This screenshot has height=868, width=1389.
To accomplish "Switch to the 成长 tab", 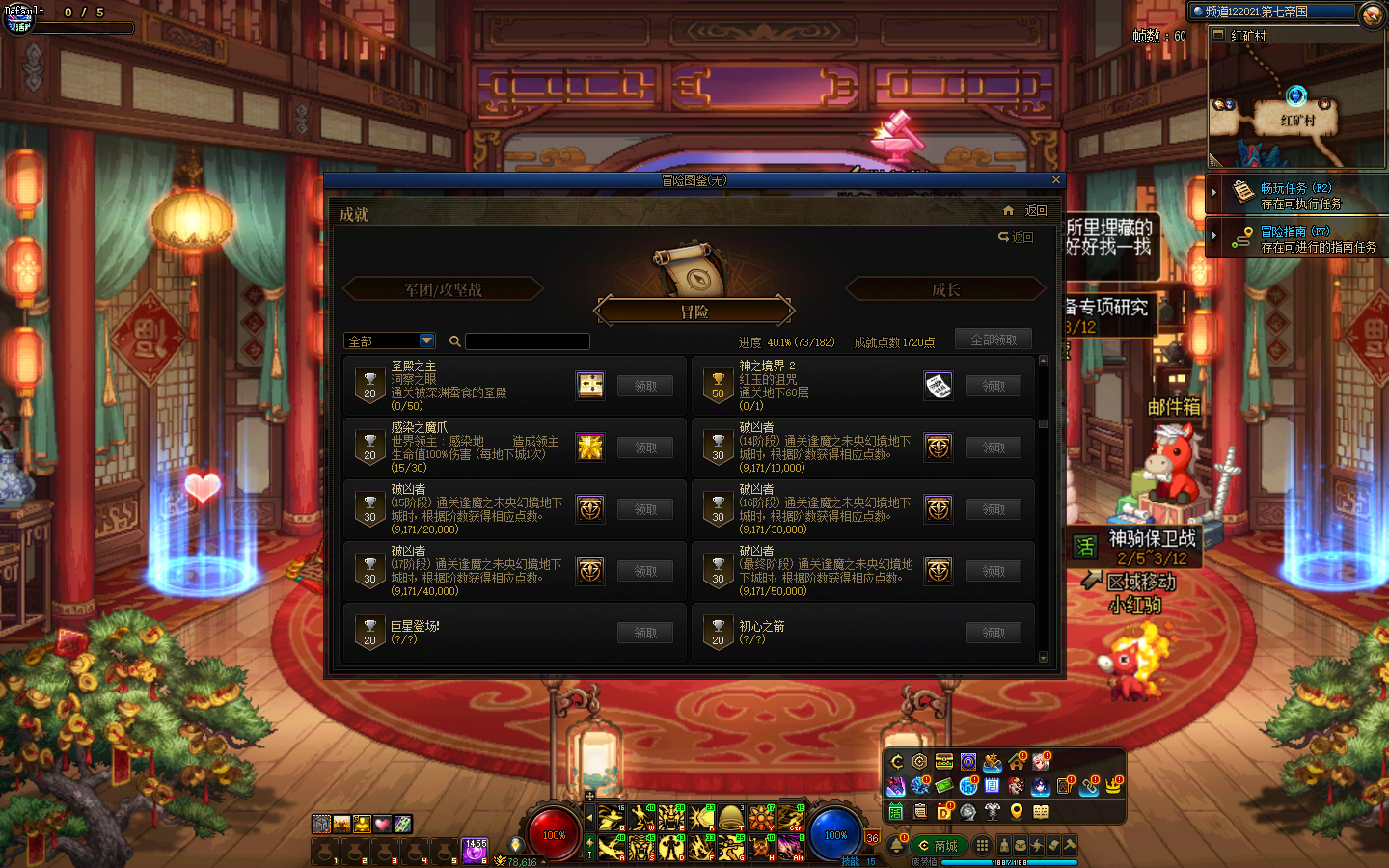I will pos(945,289).
